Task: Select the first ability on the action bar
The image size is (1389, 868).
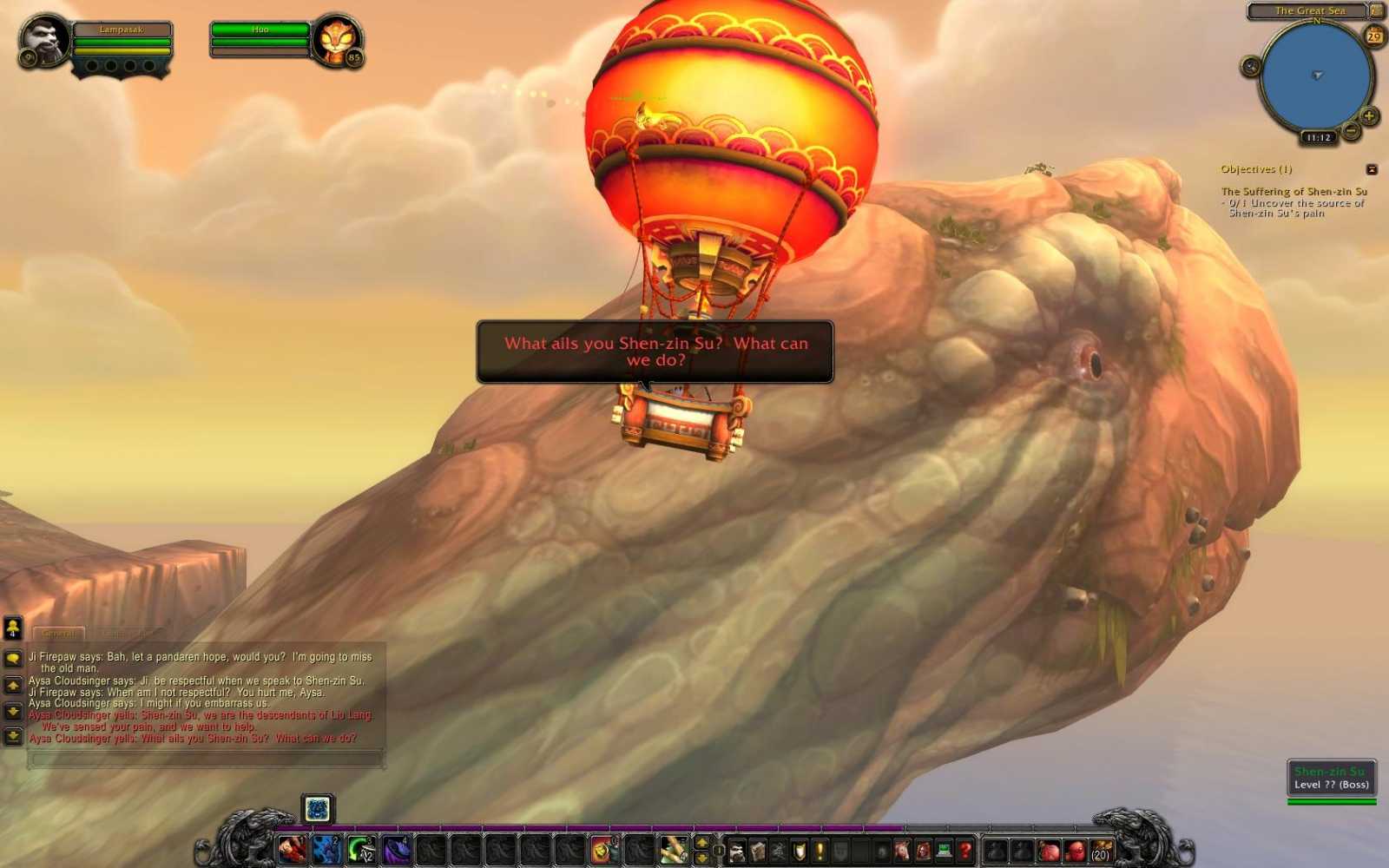Action: click(289, 852)
